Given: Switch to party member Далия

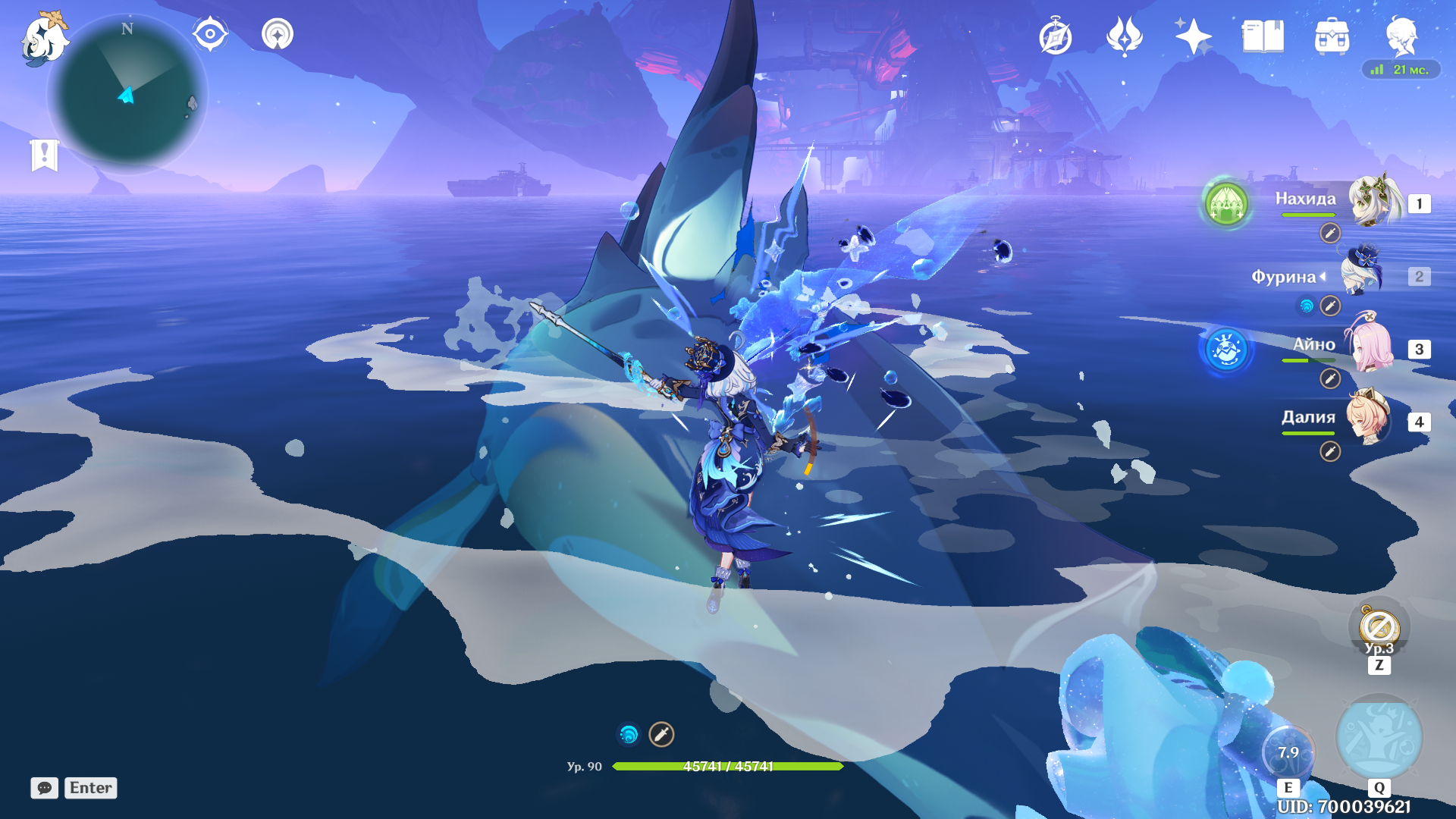Looking at the screenshot, I should pyautogui.click(x=1369, y=419).
